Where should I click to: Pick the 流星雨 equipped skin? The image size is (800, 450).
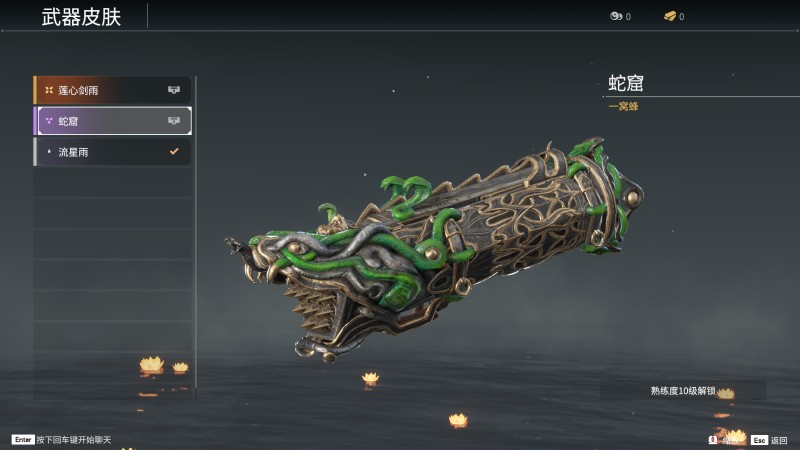(x=112, y=152)
